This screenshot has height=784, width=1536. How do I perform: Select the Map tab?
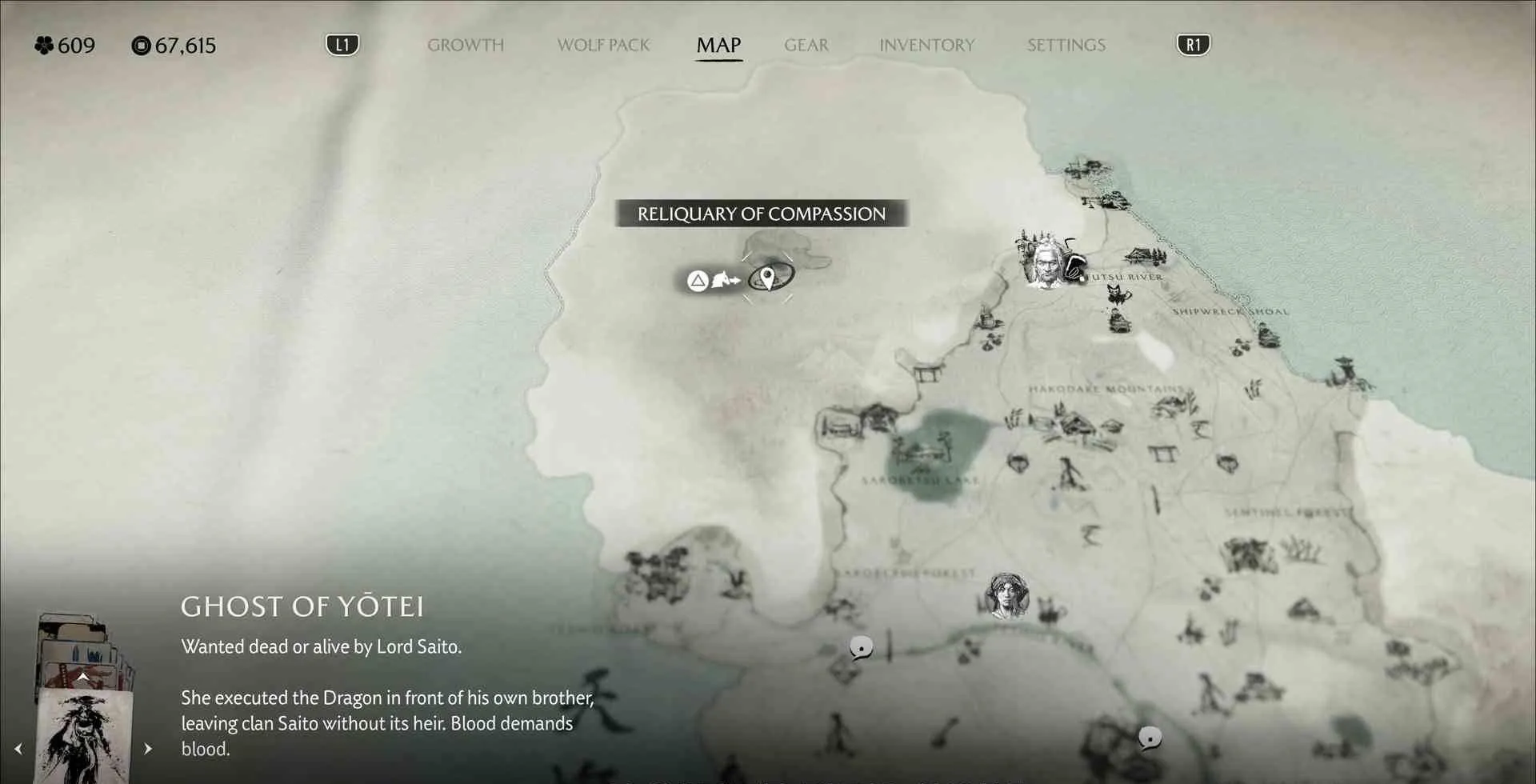(718, 46)
